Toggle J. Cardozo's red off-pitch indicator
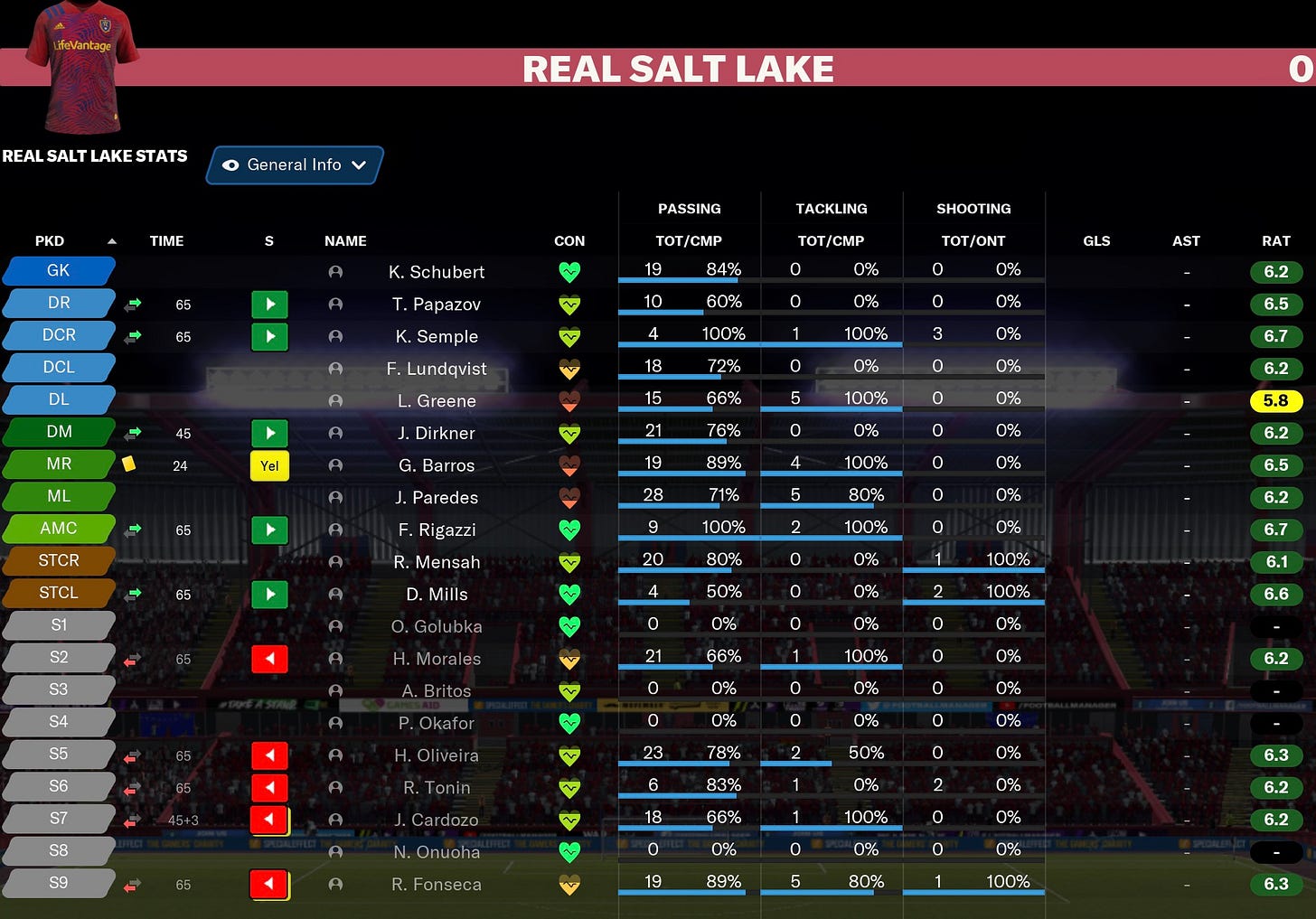Screen dimensions: 1316x919 point(269,820)
